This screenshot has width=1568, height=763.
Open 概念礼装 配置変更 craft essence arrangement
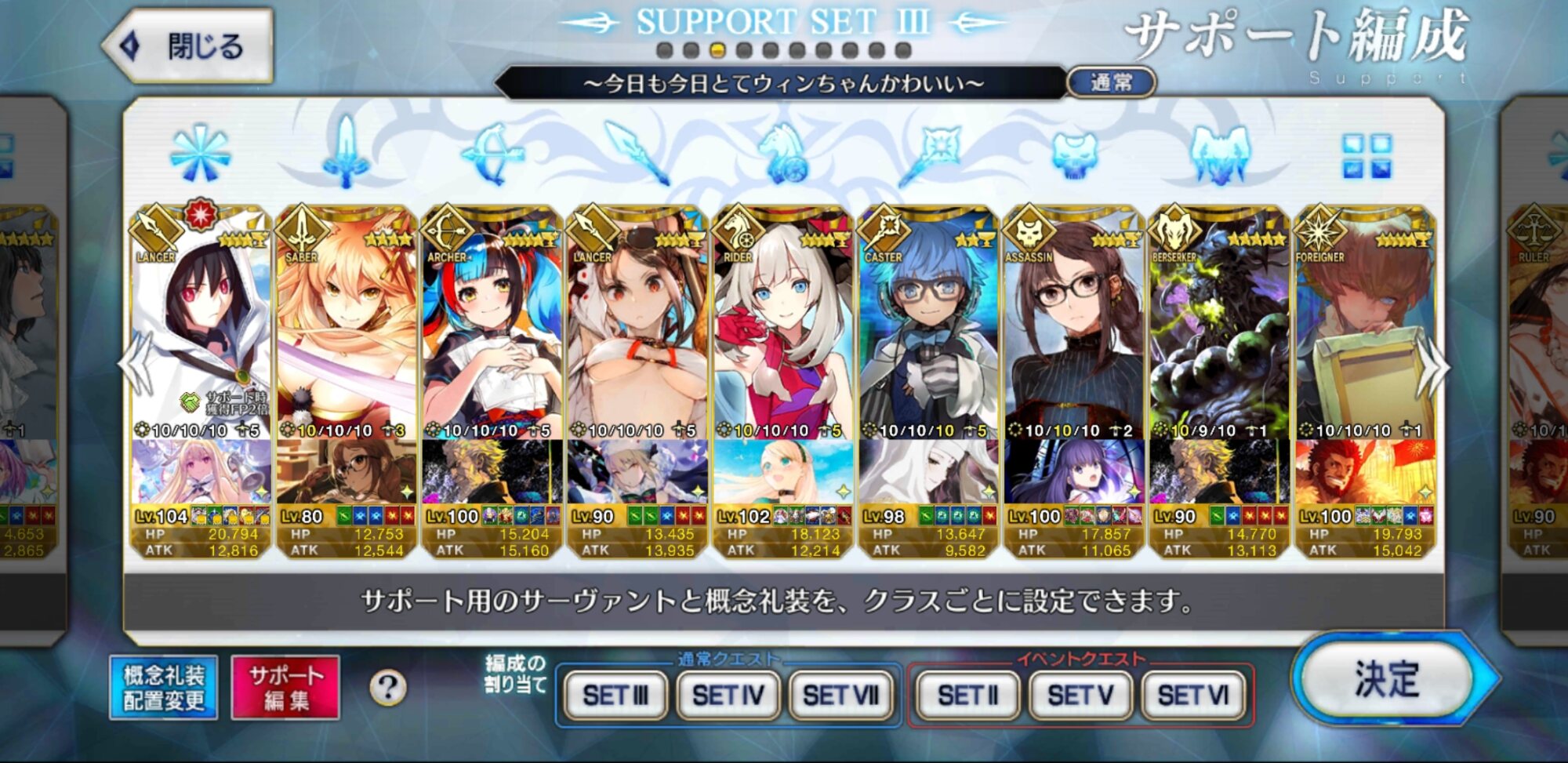164,688
